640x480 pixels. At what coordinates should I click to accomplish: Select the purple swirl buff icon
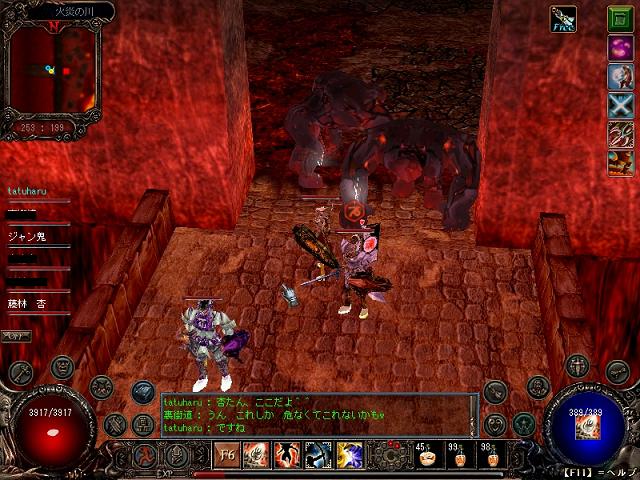pos(620,48)
